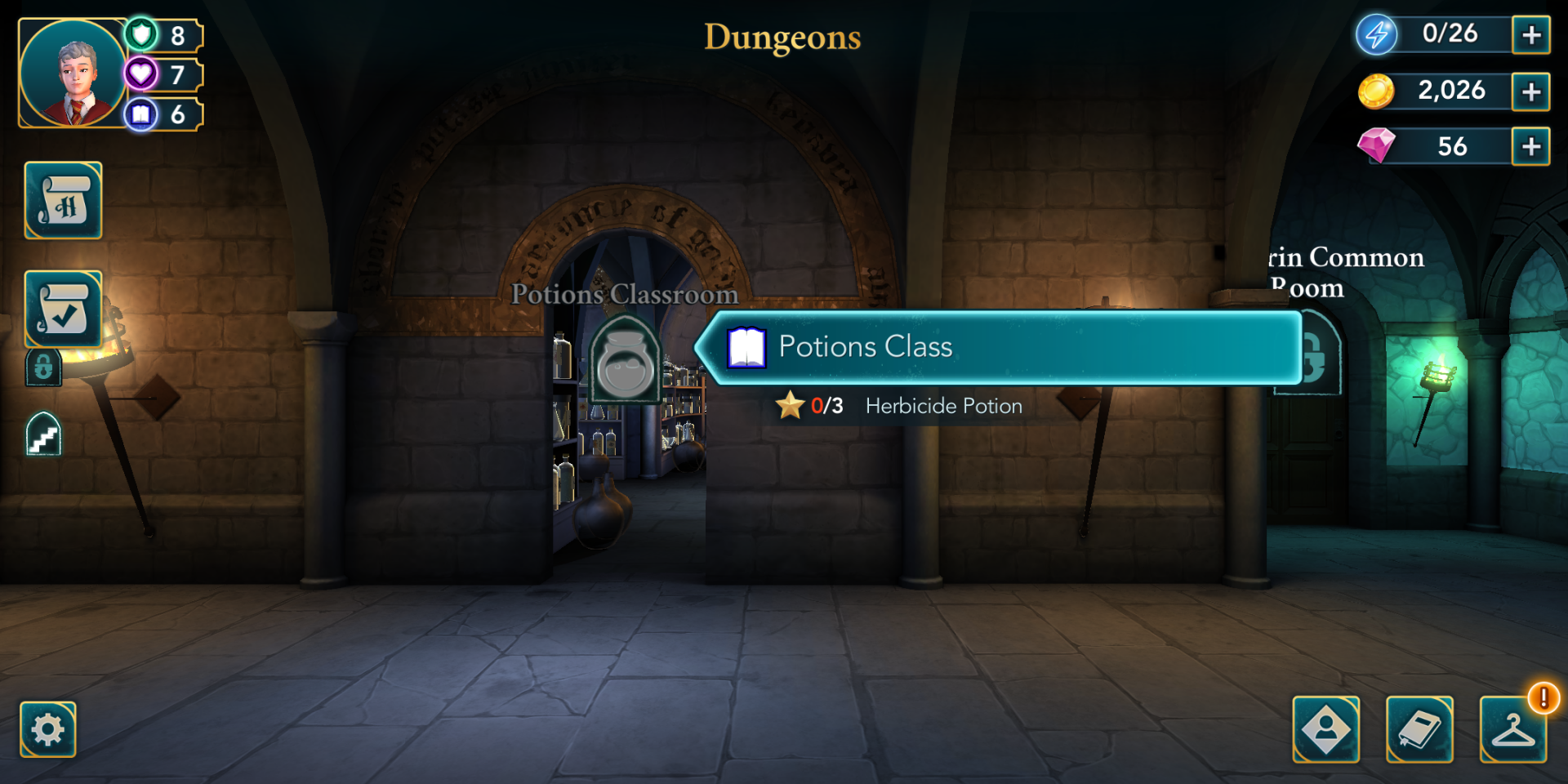
Task: Select the locked Common Room door marker
Action: [1316, 359]
